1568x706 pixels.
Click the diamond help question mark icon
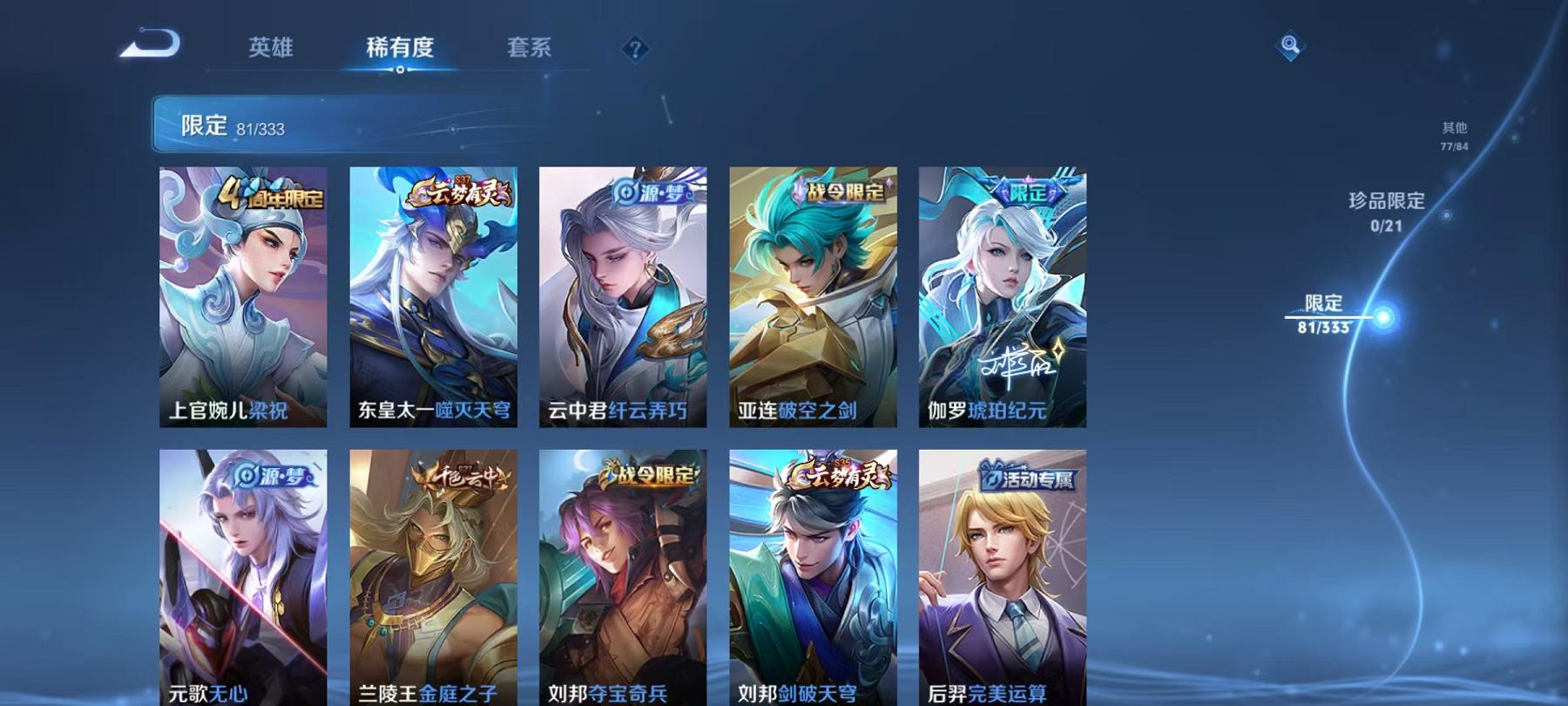click(x=635, y=50)
